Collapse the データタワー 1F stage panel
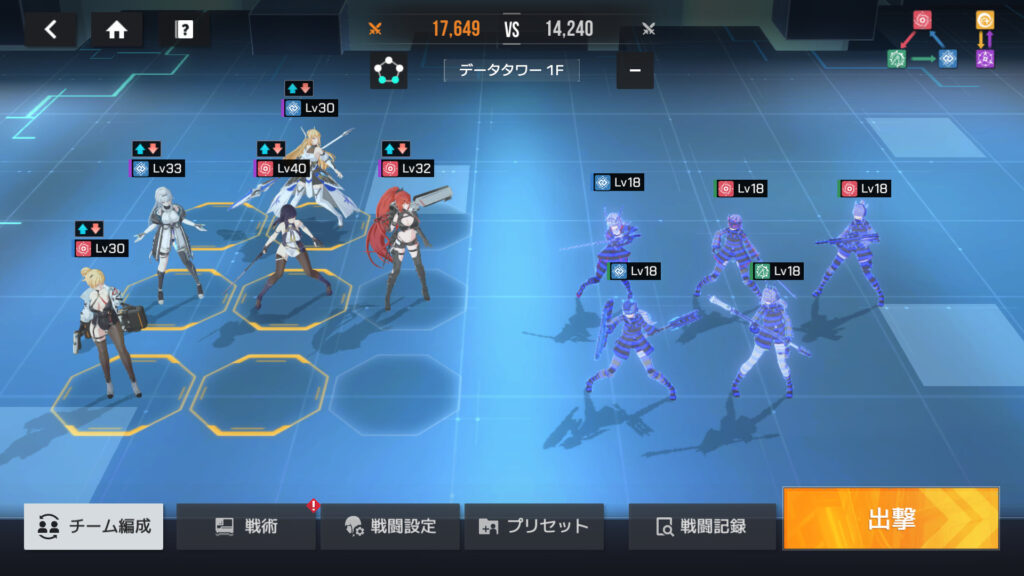Viewport: 1024px width, 576px height. point(635,71)
